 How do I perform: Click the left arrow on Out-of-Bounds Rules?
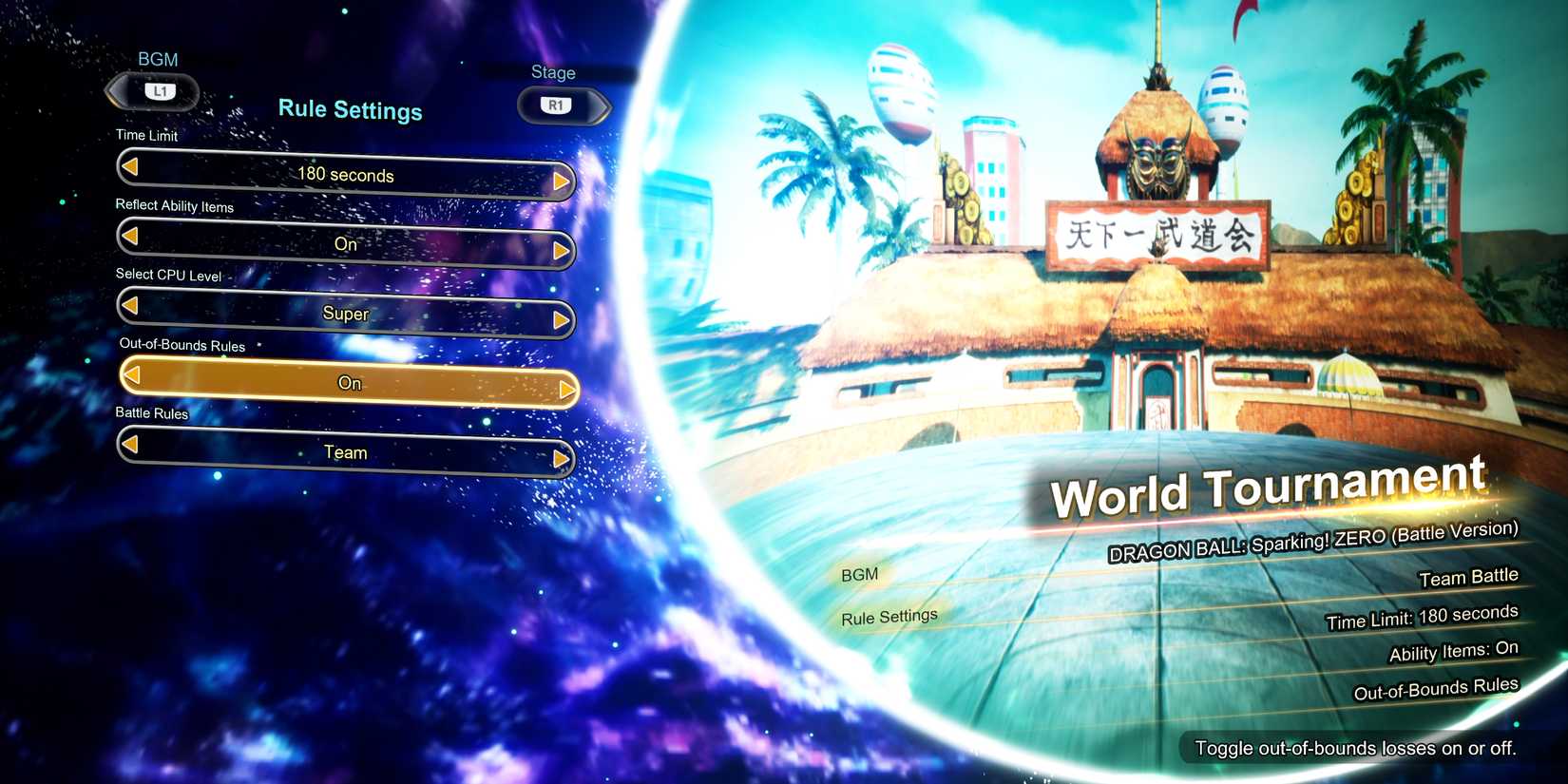tap(133, 375)
